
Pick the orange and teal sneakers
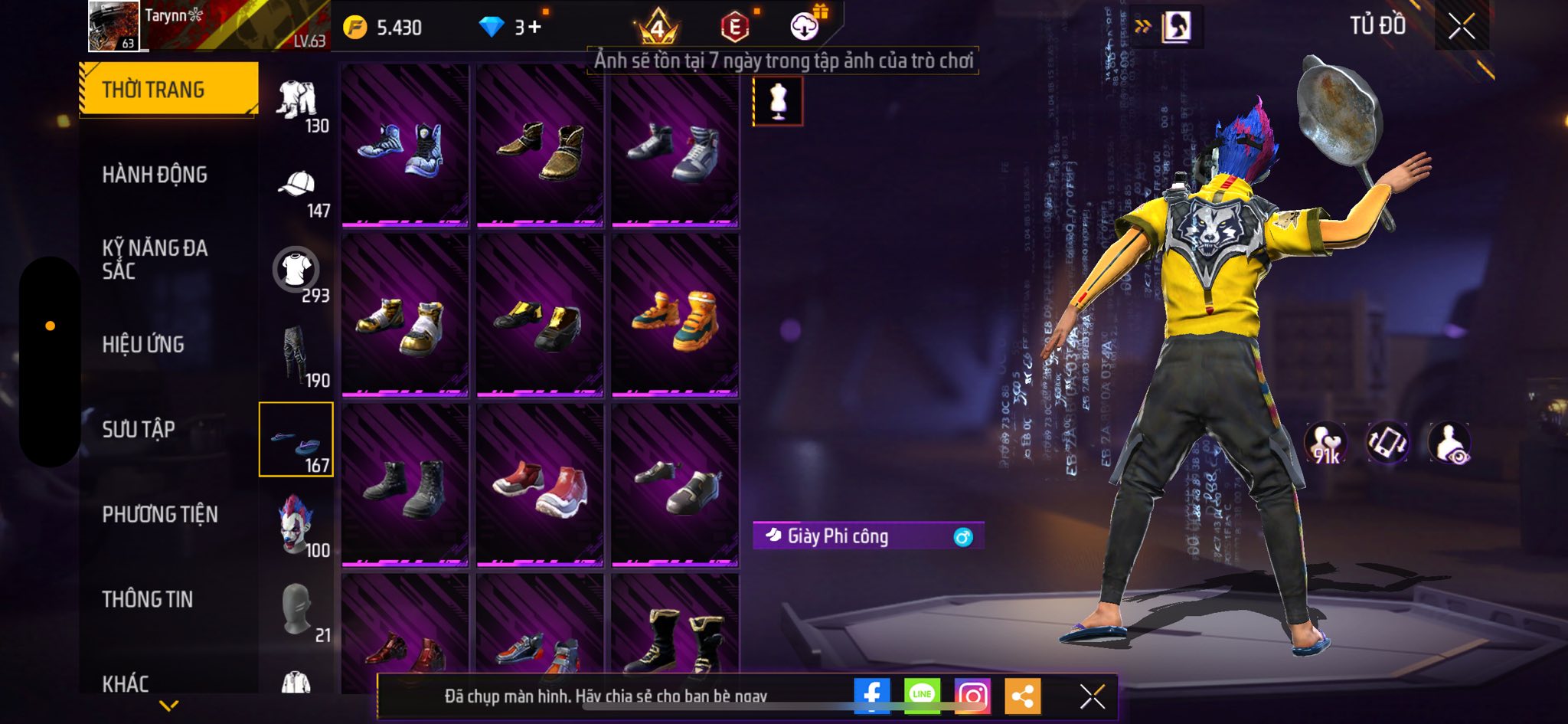675,317
